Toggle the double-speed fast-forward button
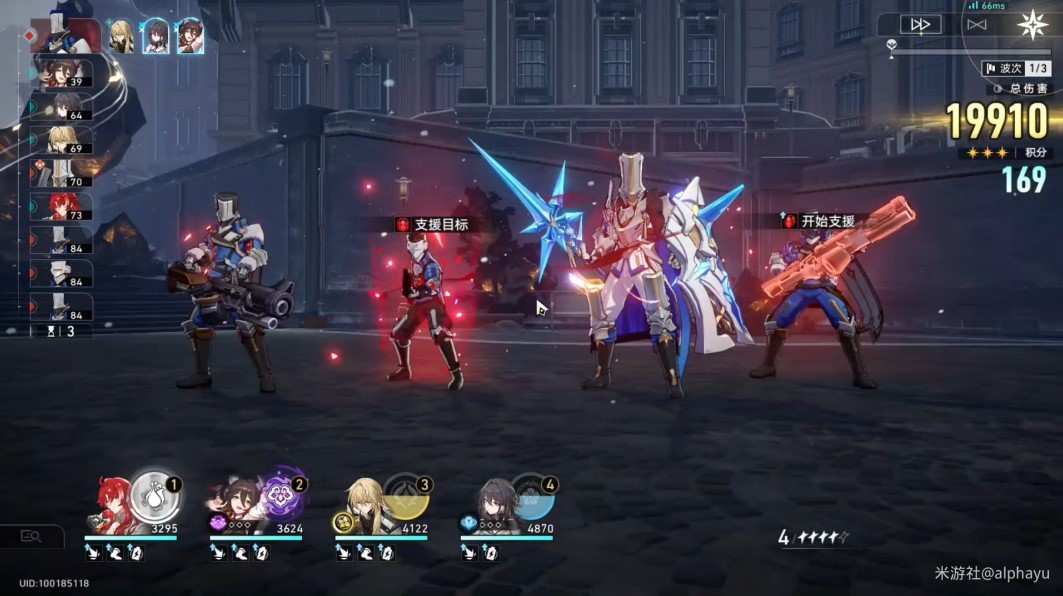1063x596 pixels. (920, 24)
